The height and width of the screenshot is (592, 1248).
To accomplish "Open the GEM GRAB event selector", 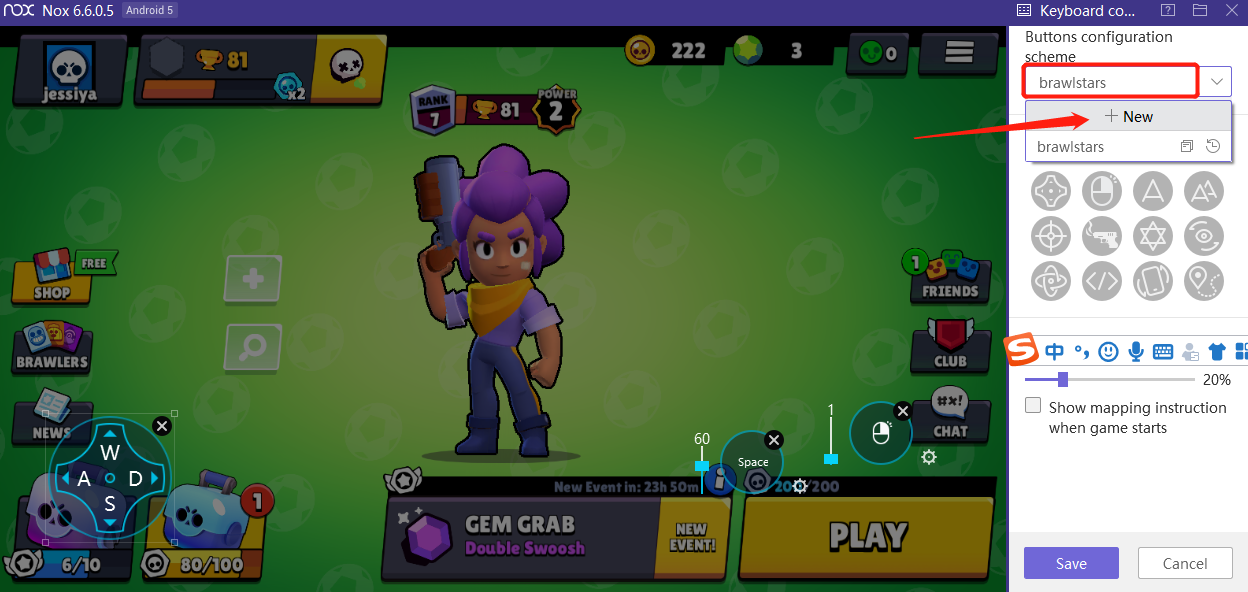I will pyautogui.click(x=520, y=536).
